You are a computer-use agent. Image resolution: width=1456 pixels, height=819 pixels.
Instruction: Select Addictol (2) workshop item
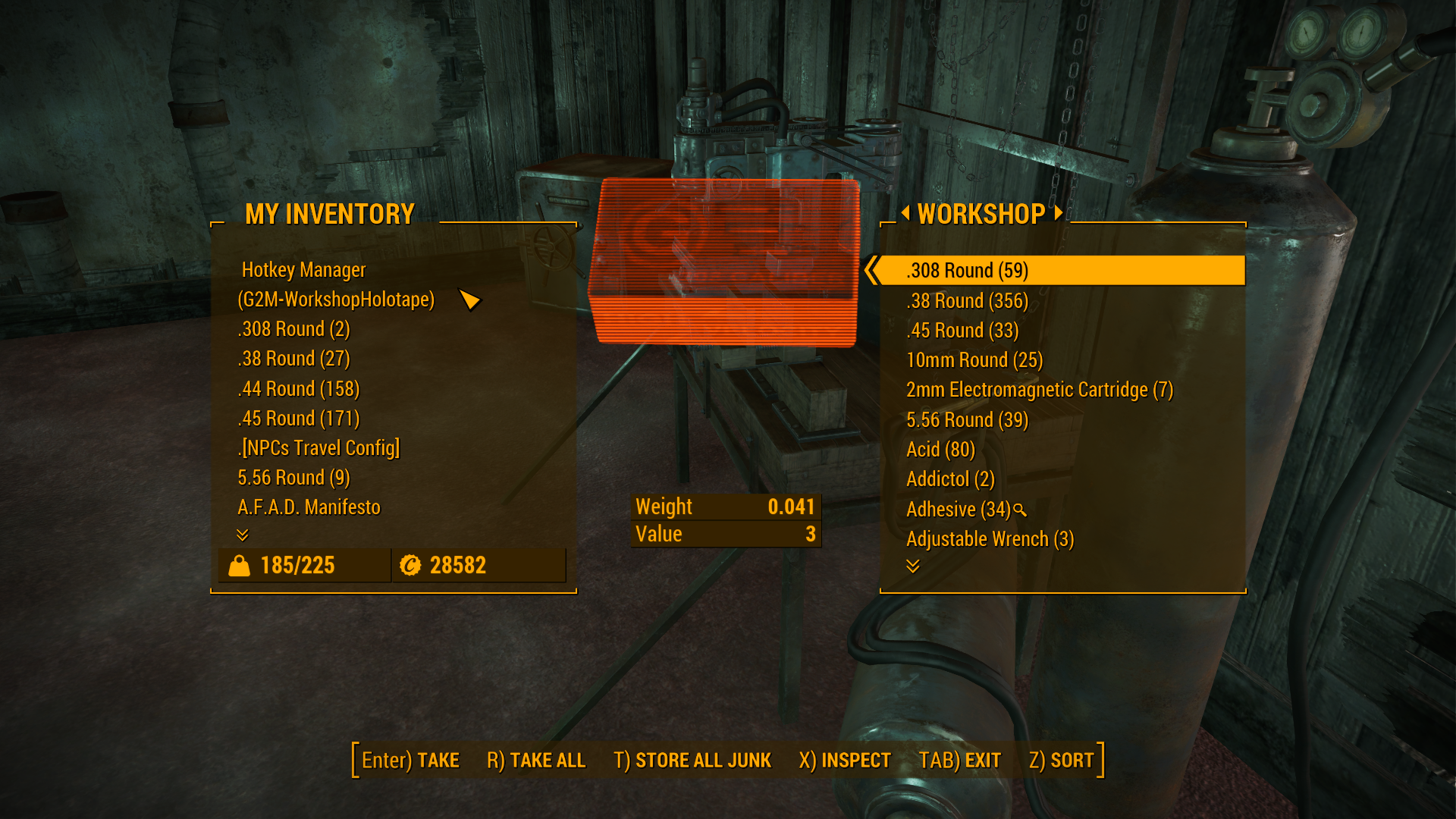[x=949, y=479]
